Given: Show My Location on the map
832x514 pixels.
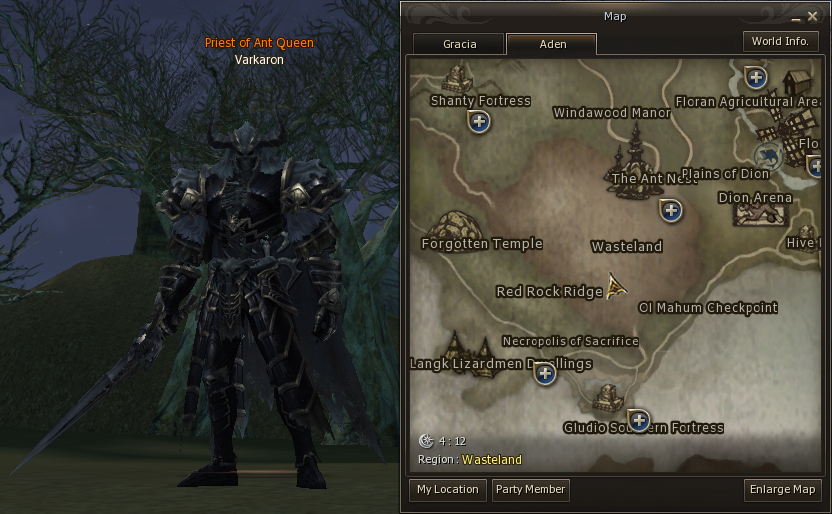Looking at the screenshot, I should click(448, 490).
